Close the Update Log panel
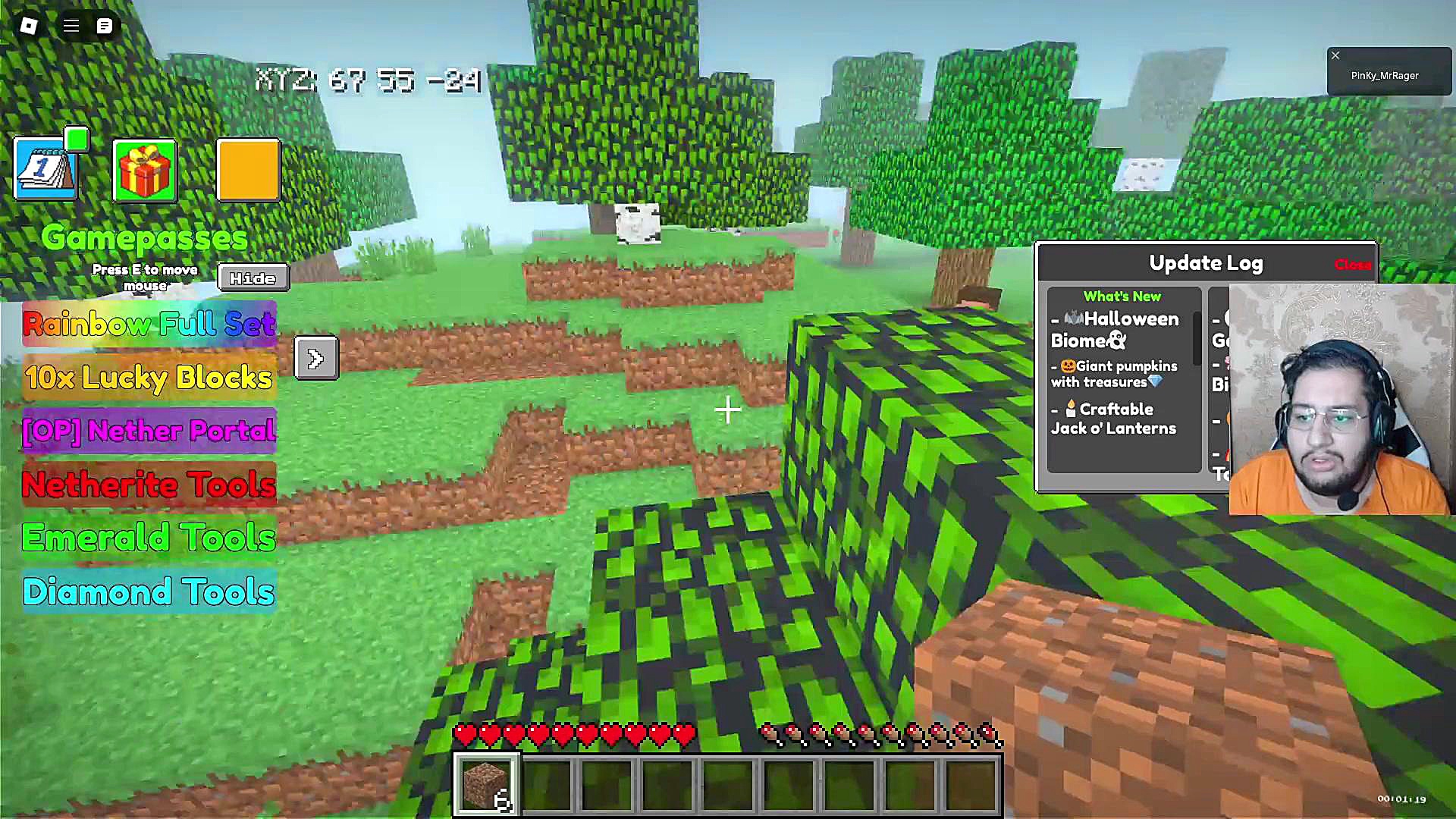The width and height of the screenshot is (1456, 819). (x=1352, y=265)
